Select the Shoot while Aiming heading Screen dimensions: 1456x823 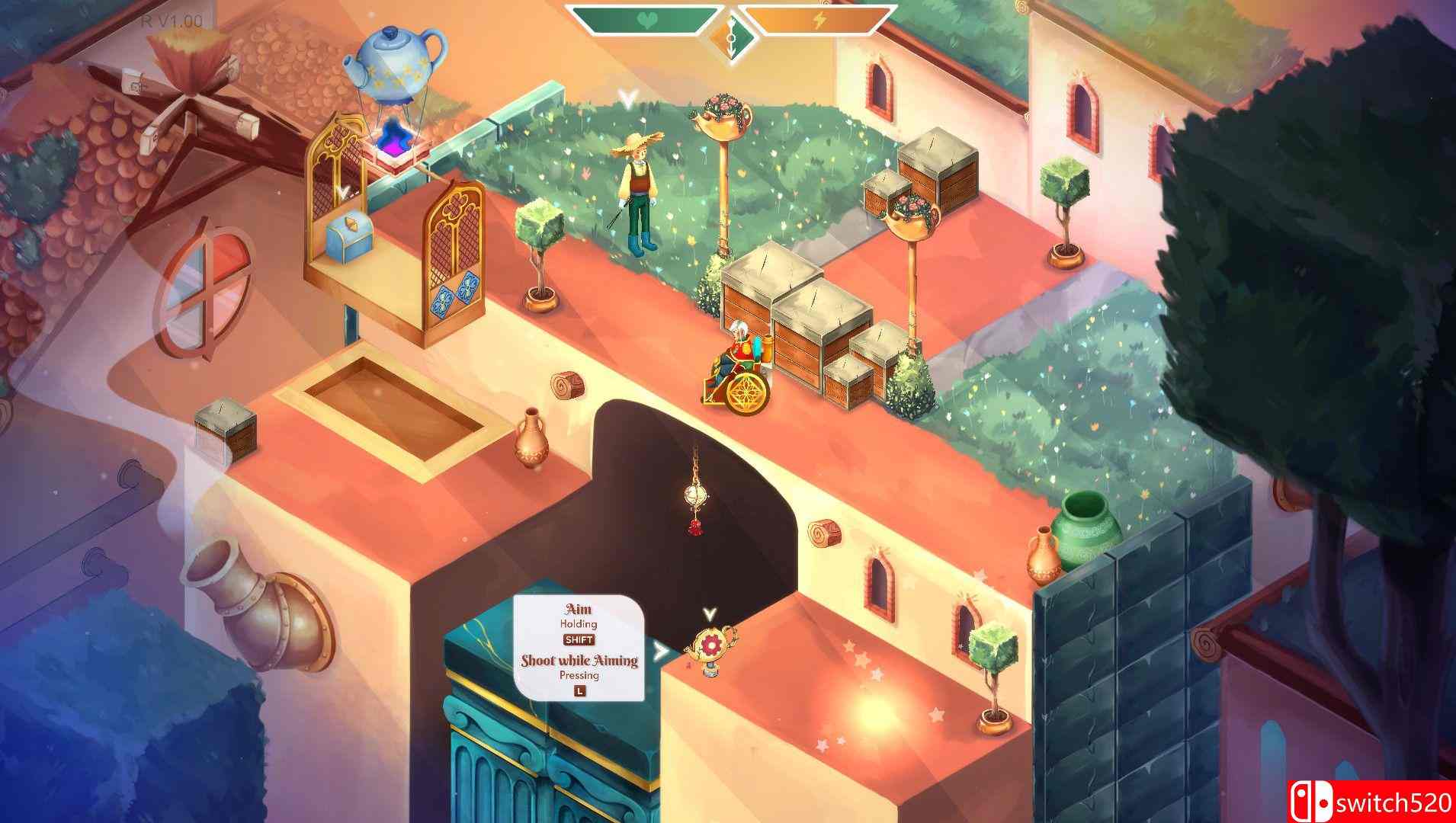(580, 663)
